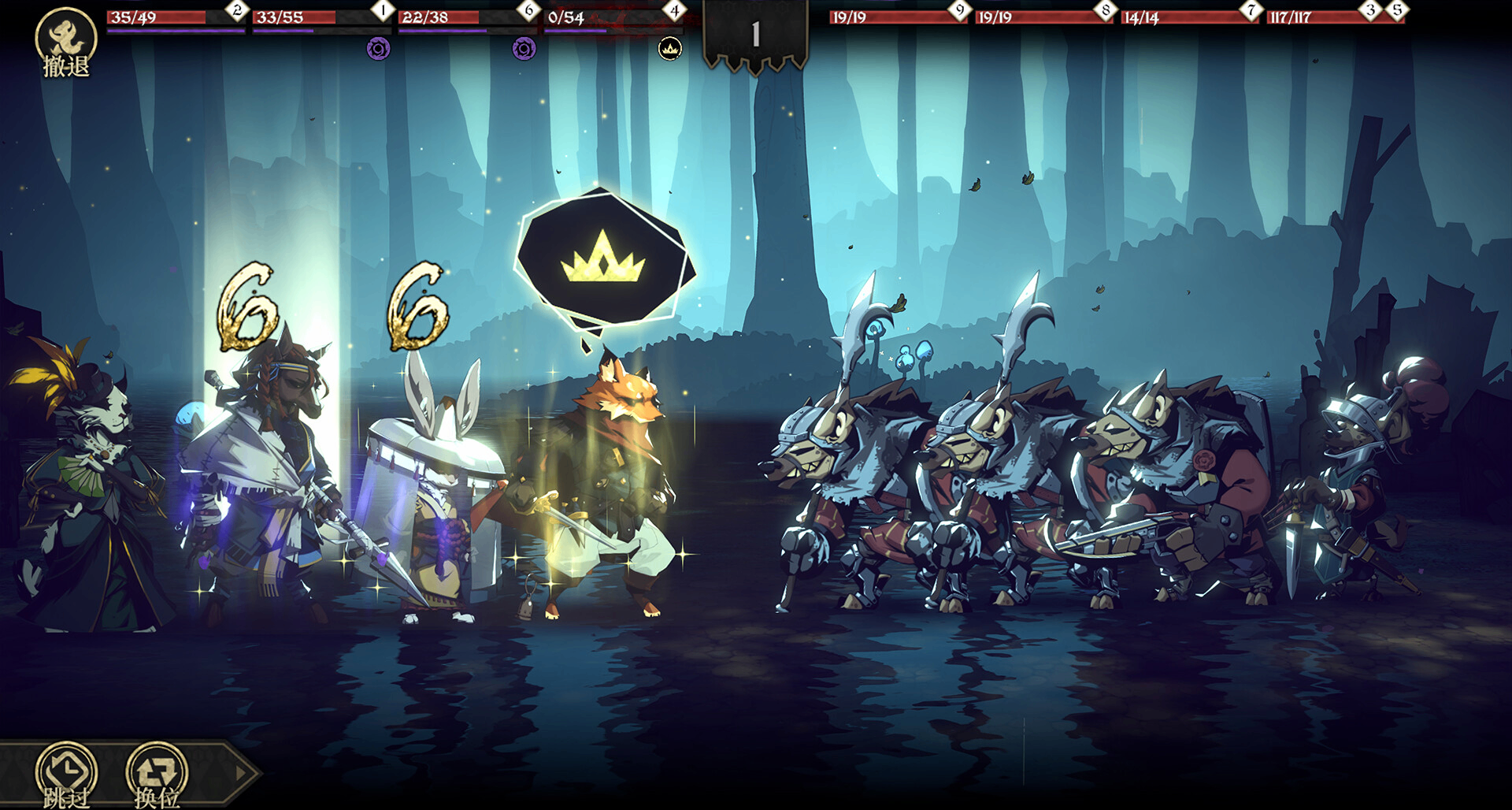Click the 撤退 retreat button

pos(66,43)
